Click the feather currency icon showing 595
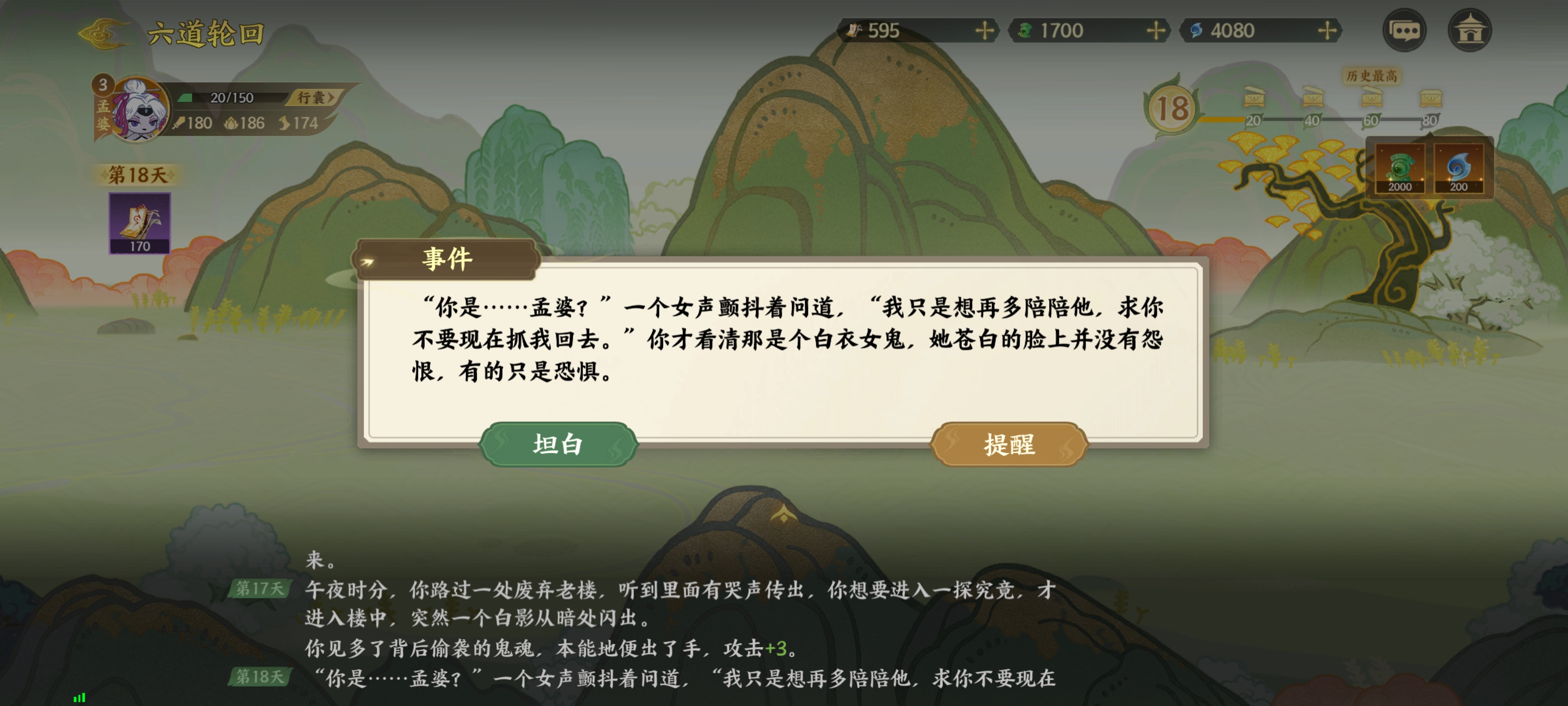 855,30
